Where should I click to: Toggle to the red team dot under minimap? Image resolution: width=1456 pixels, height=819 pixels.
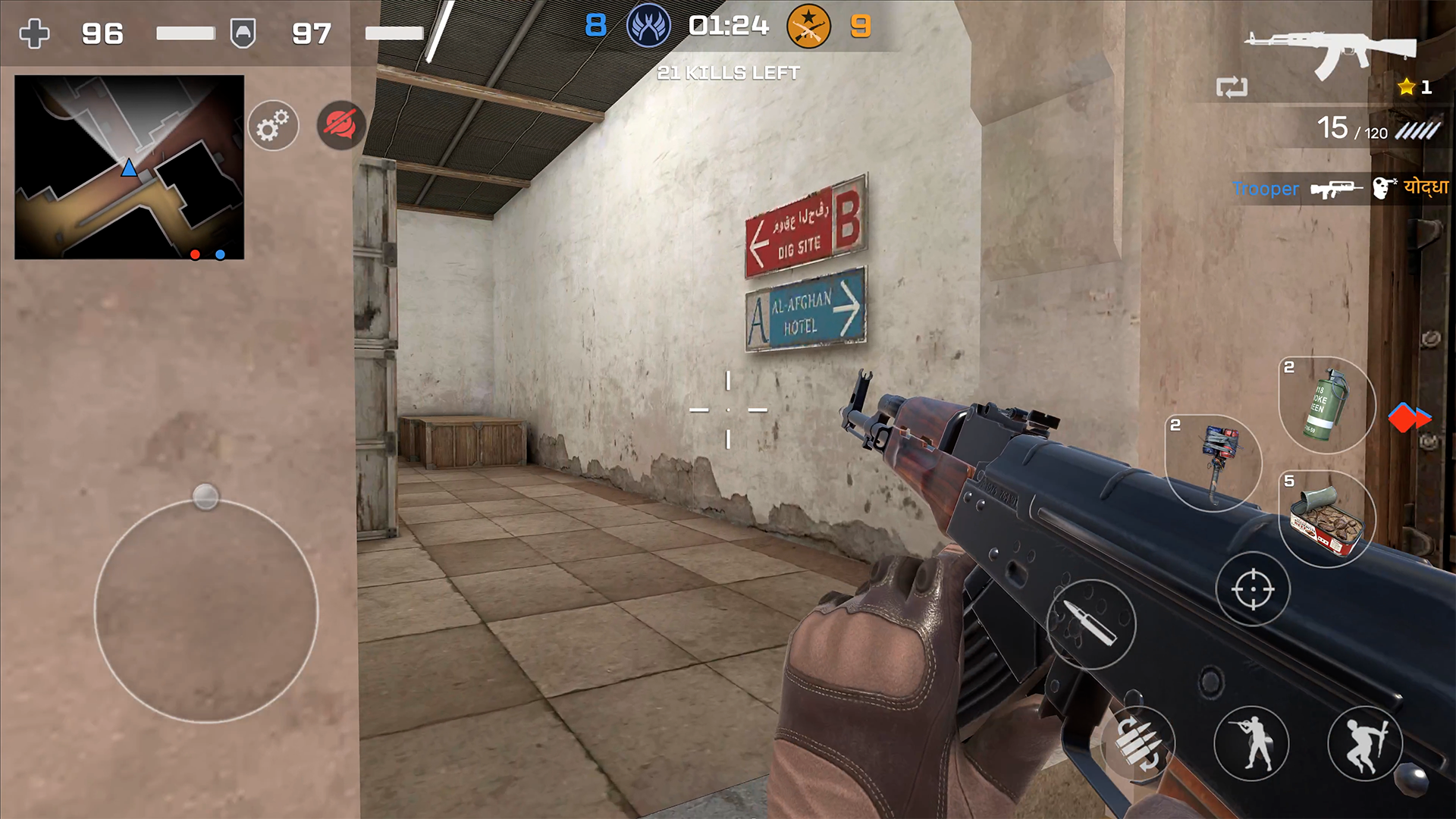[x=194, y=256]
